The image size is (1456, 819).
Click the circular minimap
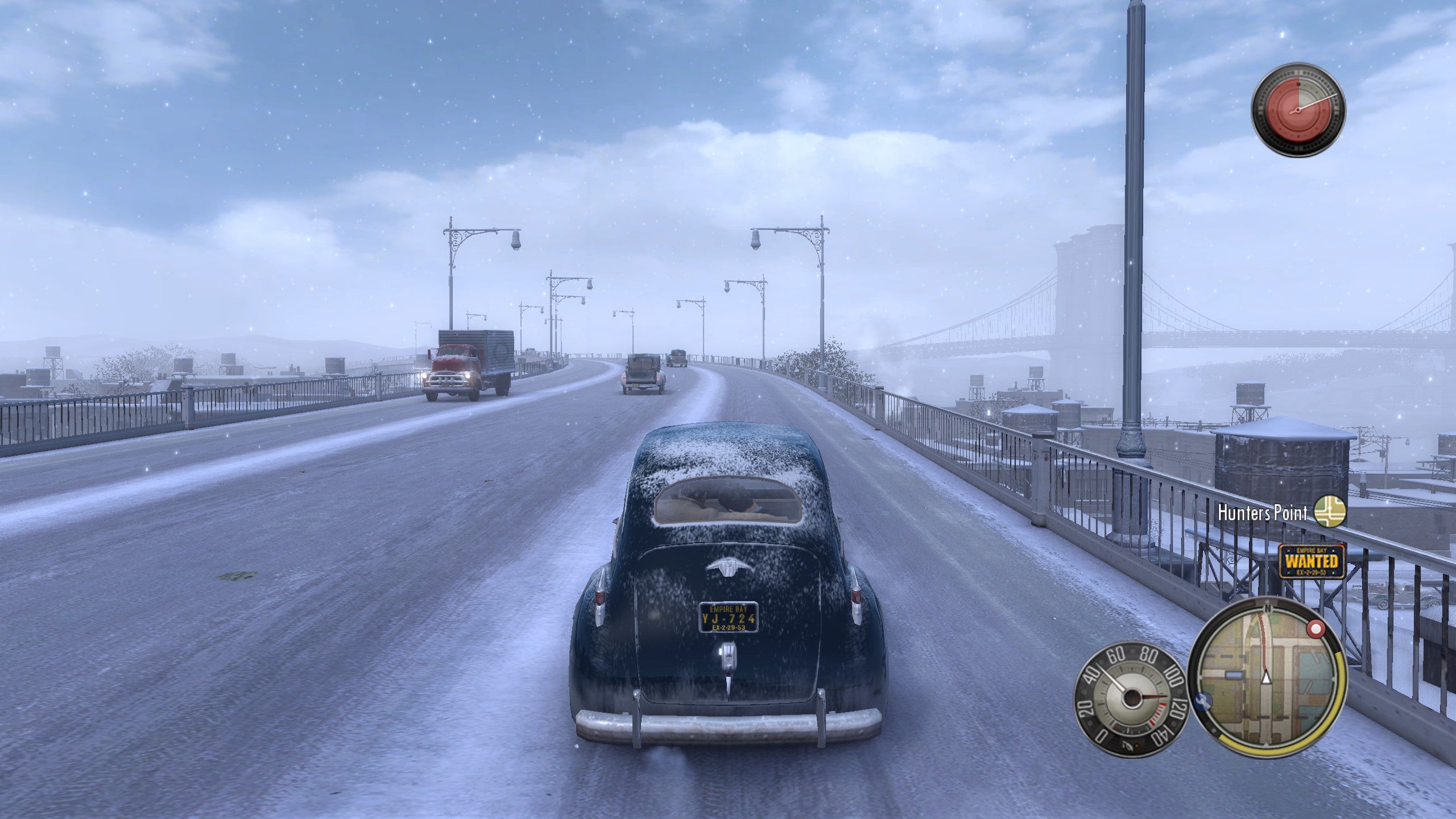[1266, 676]
